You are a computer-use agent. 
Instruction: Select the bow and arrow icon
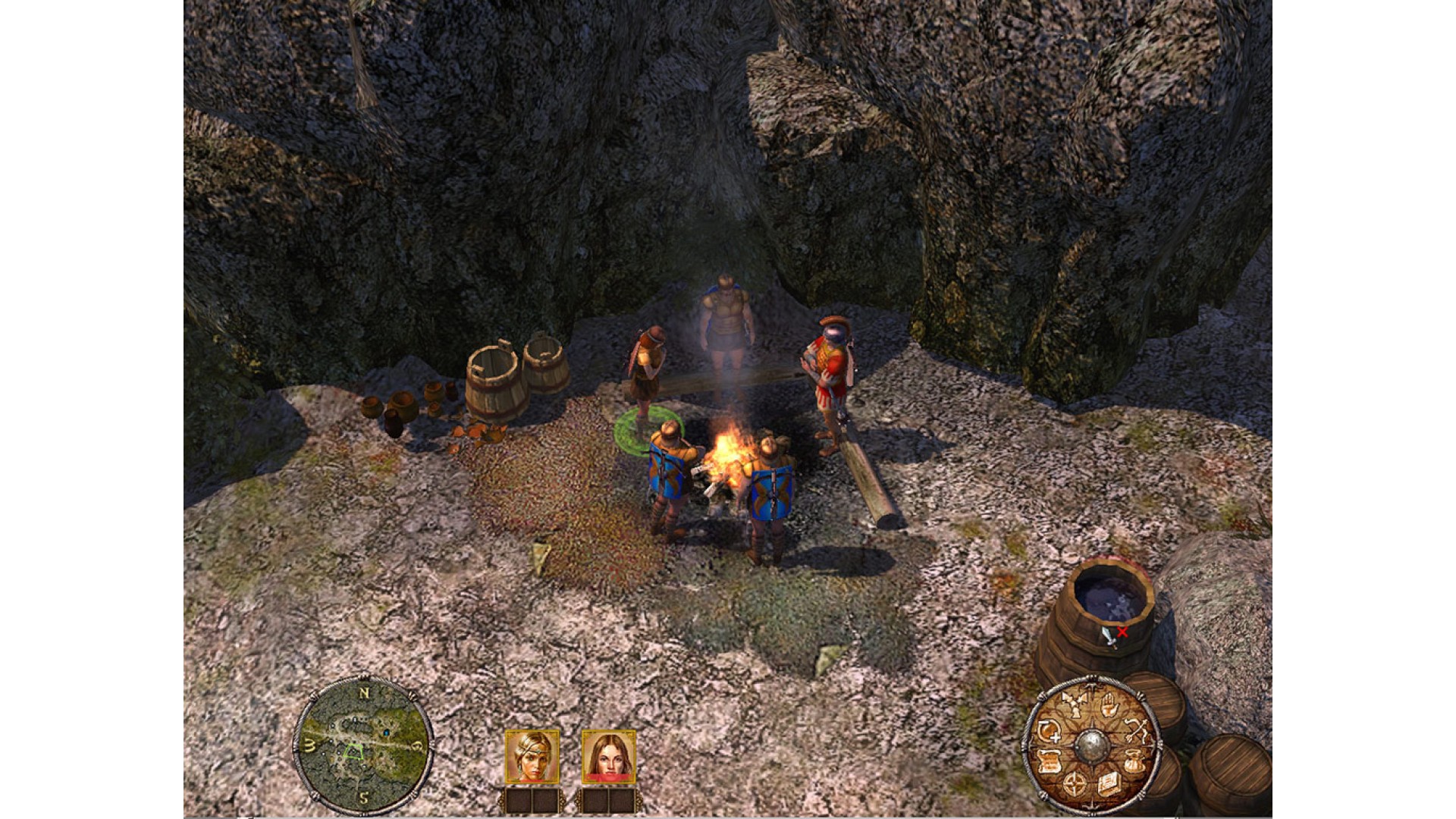point(1134,732)
